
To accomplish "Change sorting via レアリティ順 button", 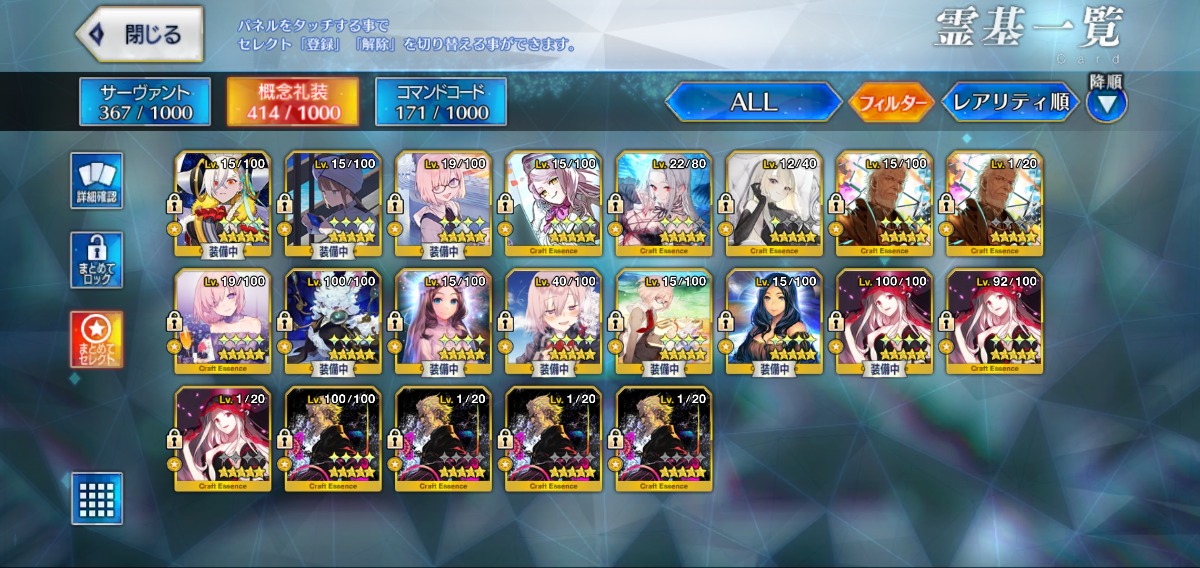I will (1010, 102).
